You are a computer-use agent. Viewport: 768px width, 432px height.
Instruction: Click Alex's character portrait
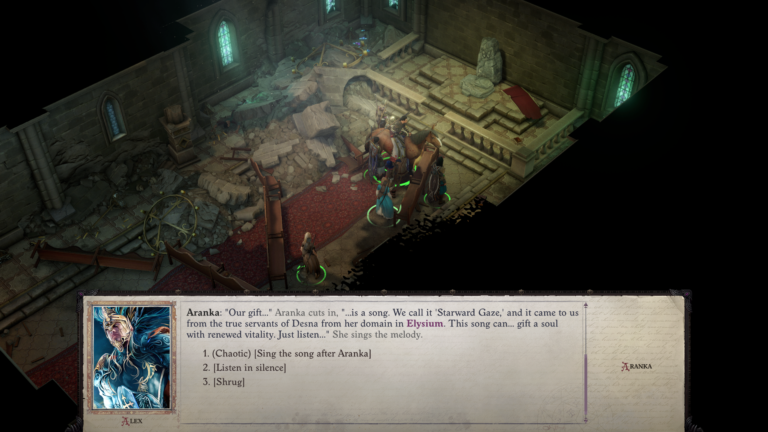(130, 357)
